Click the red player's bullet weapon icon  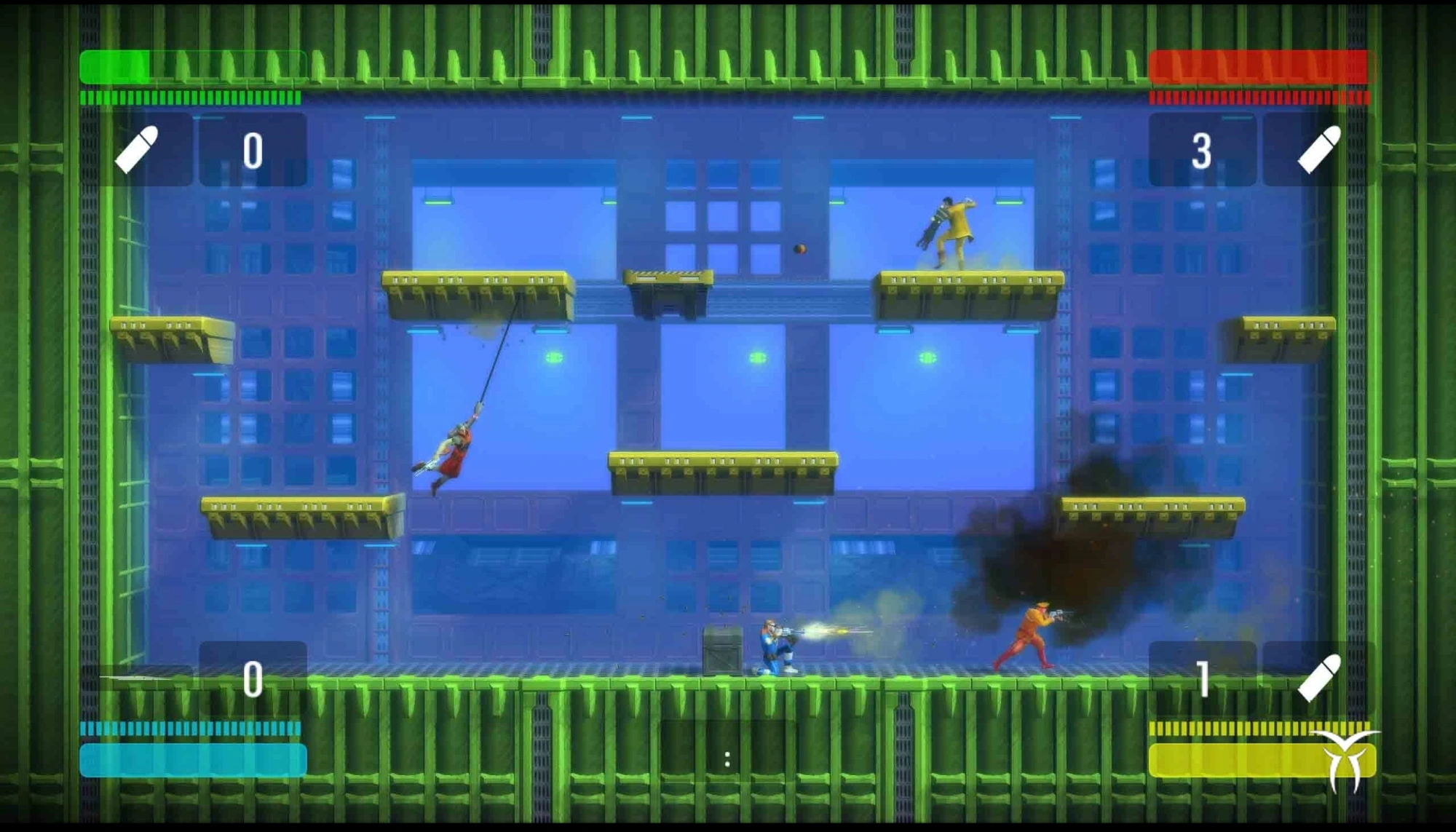point(1319,150)
